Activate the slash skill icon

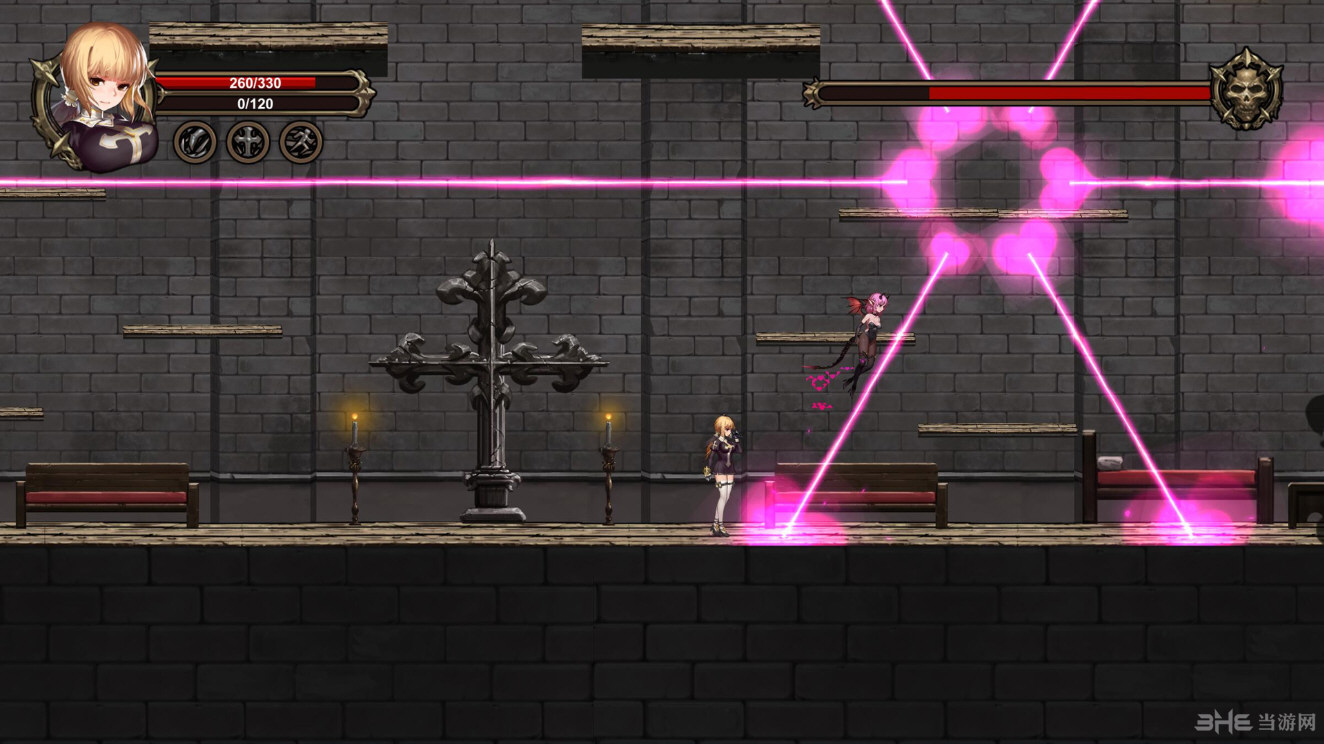point(195,142)
